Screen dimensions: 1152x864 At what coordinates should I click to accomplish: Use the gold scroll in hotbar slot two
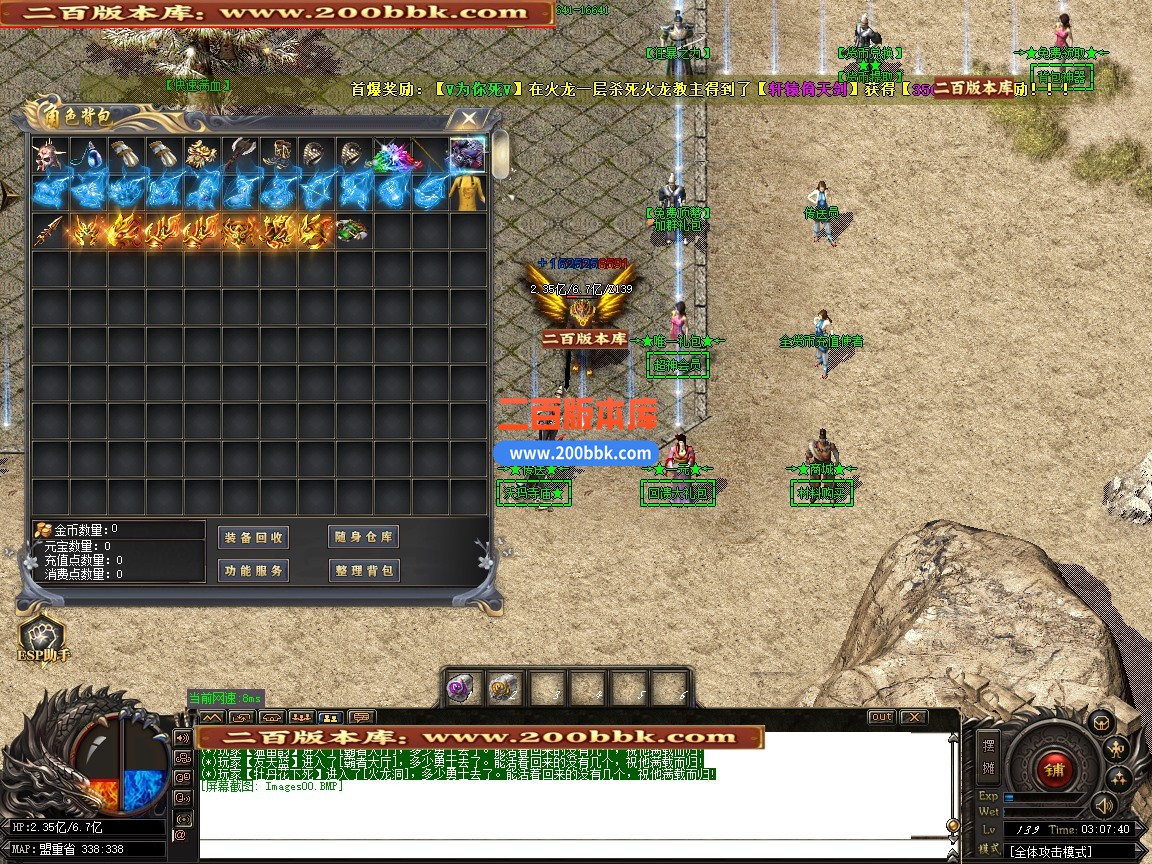[504, 689]
